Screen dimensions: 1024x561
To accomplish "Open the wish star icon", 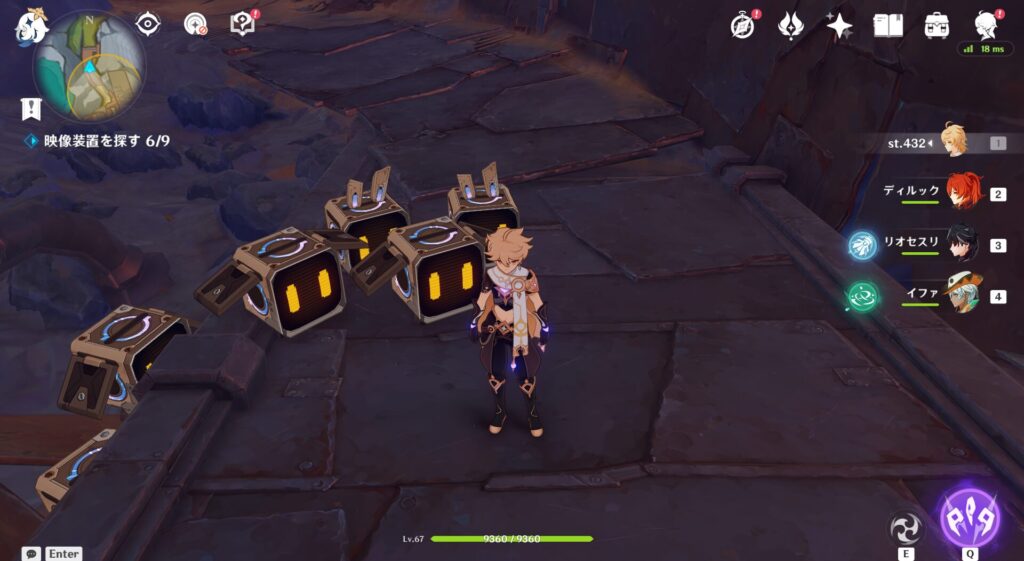I will (839, 25).
